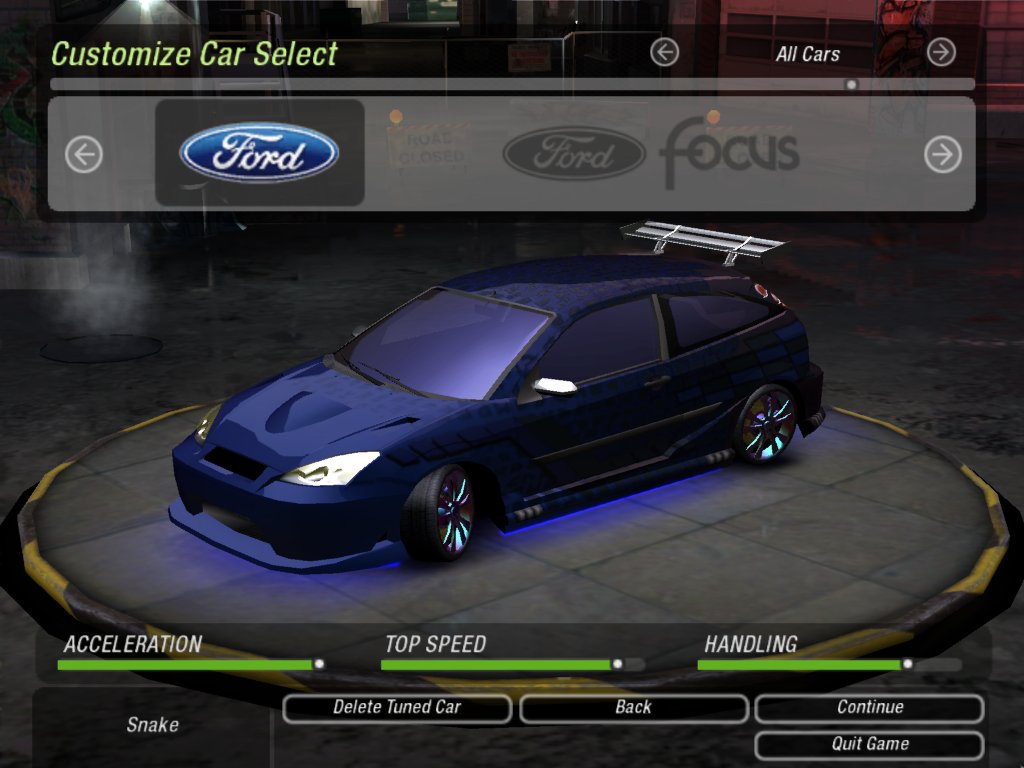
Task: Select the blue Ford logo car tile
Action: (260, 153)
